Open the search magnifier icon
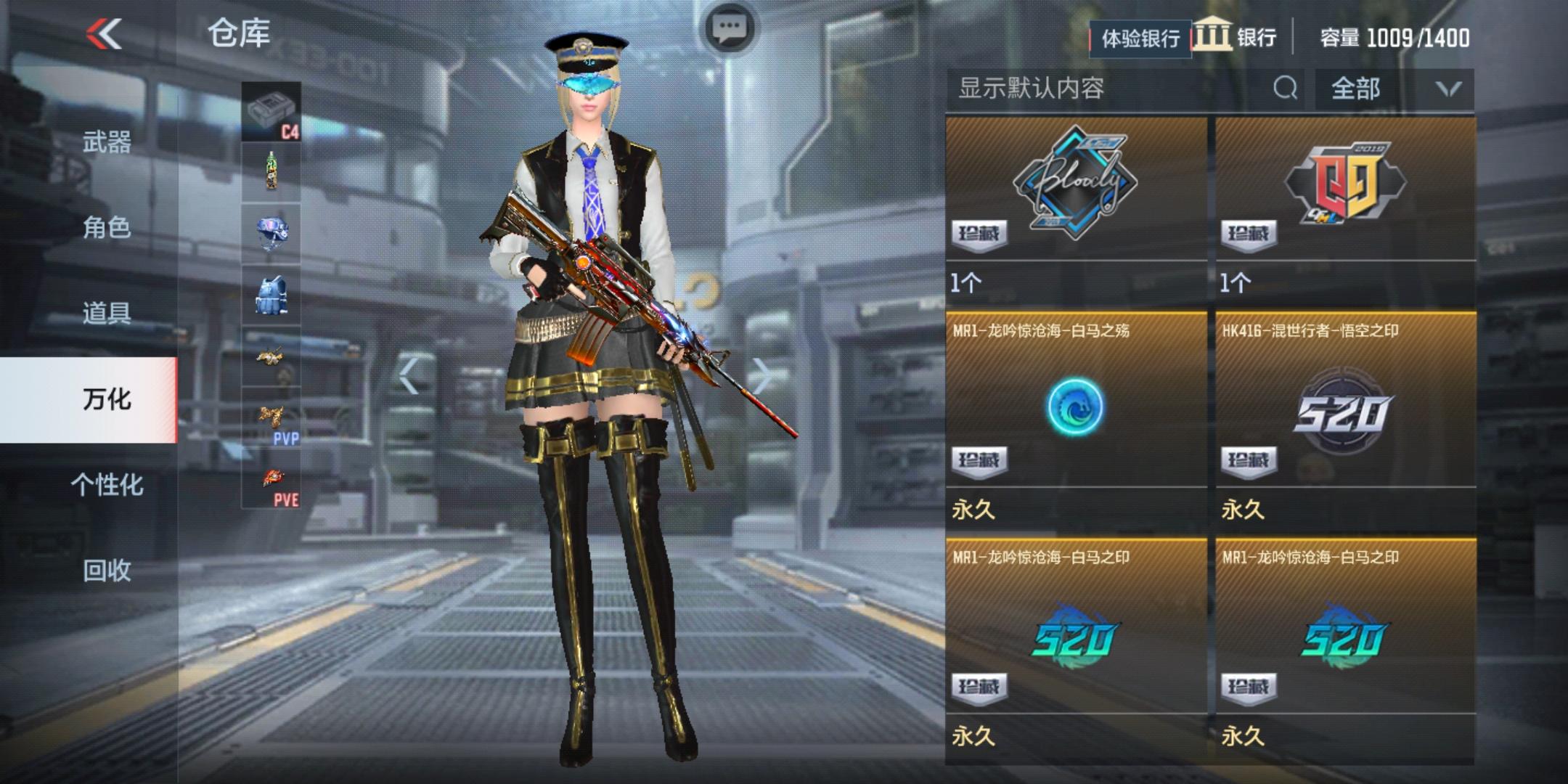 pos(1286,88)
